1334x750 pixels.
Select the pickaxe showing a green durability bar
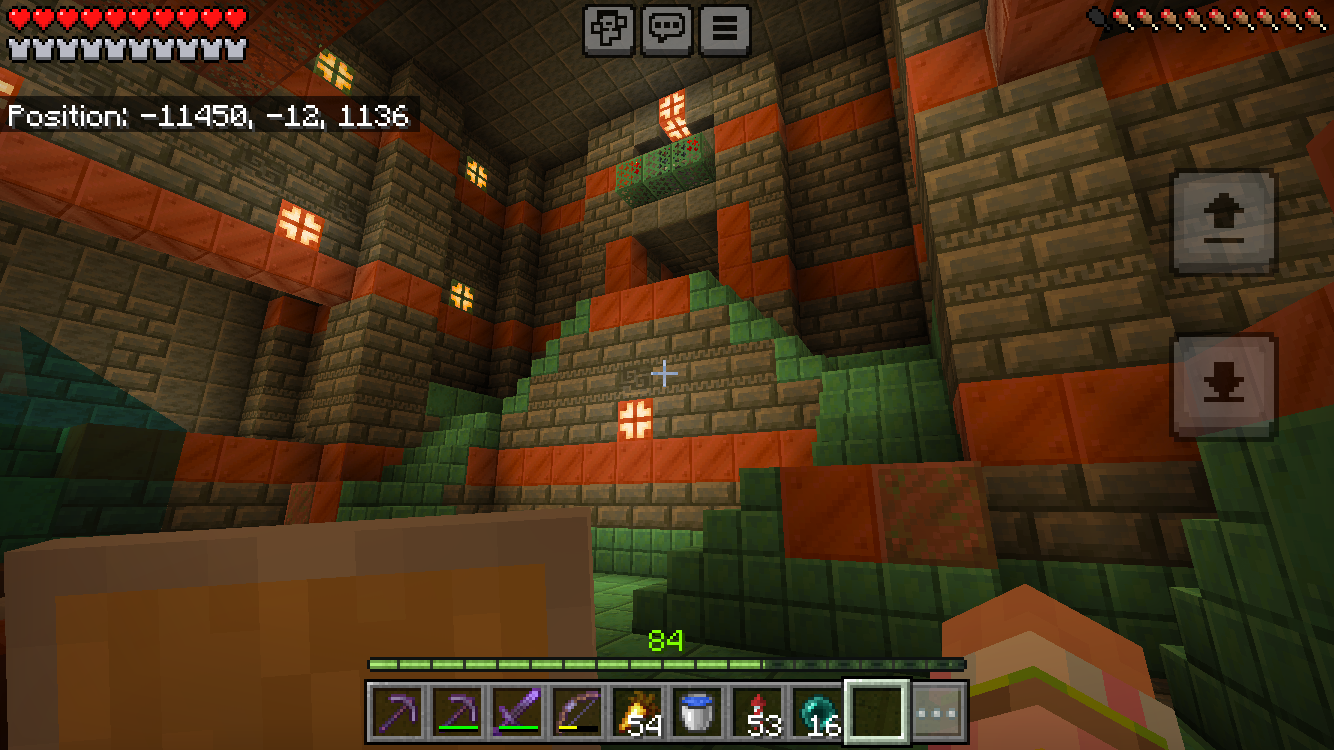(458, 712)
